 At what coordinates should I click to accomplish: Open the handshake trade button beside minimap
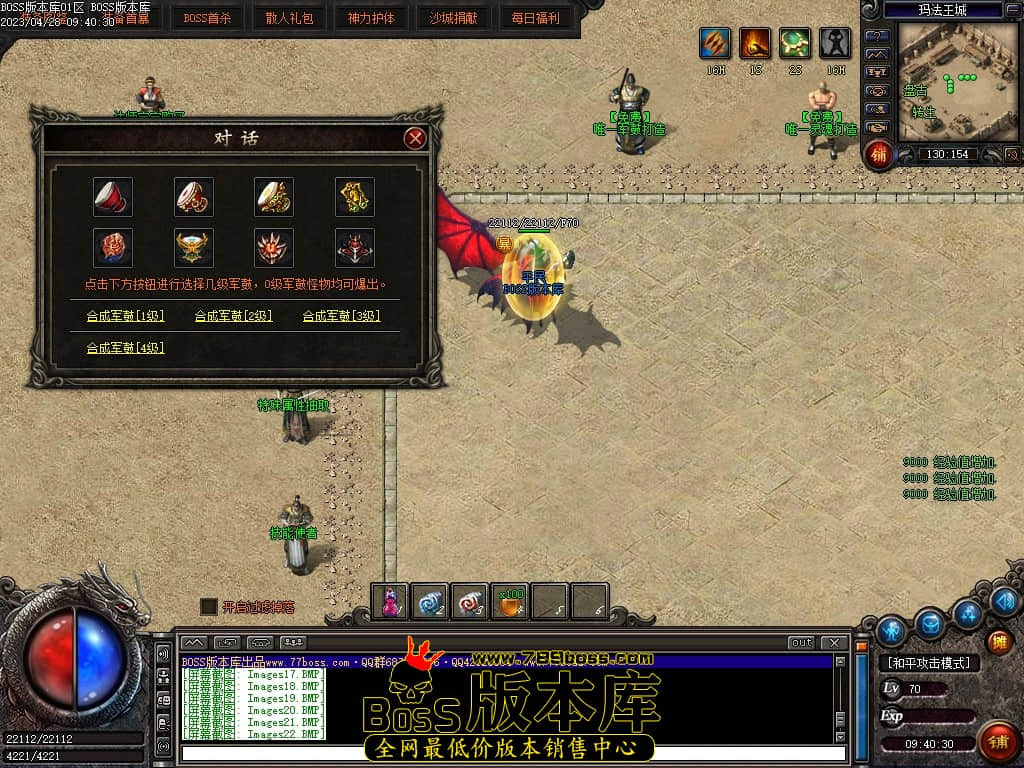click(x=877, y=127)
